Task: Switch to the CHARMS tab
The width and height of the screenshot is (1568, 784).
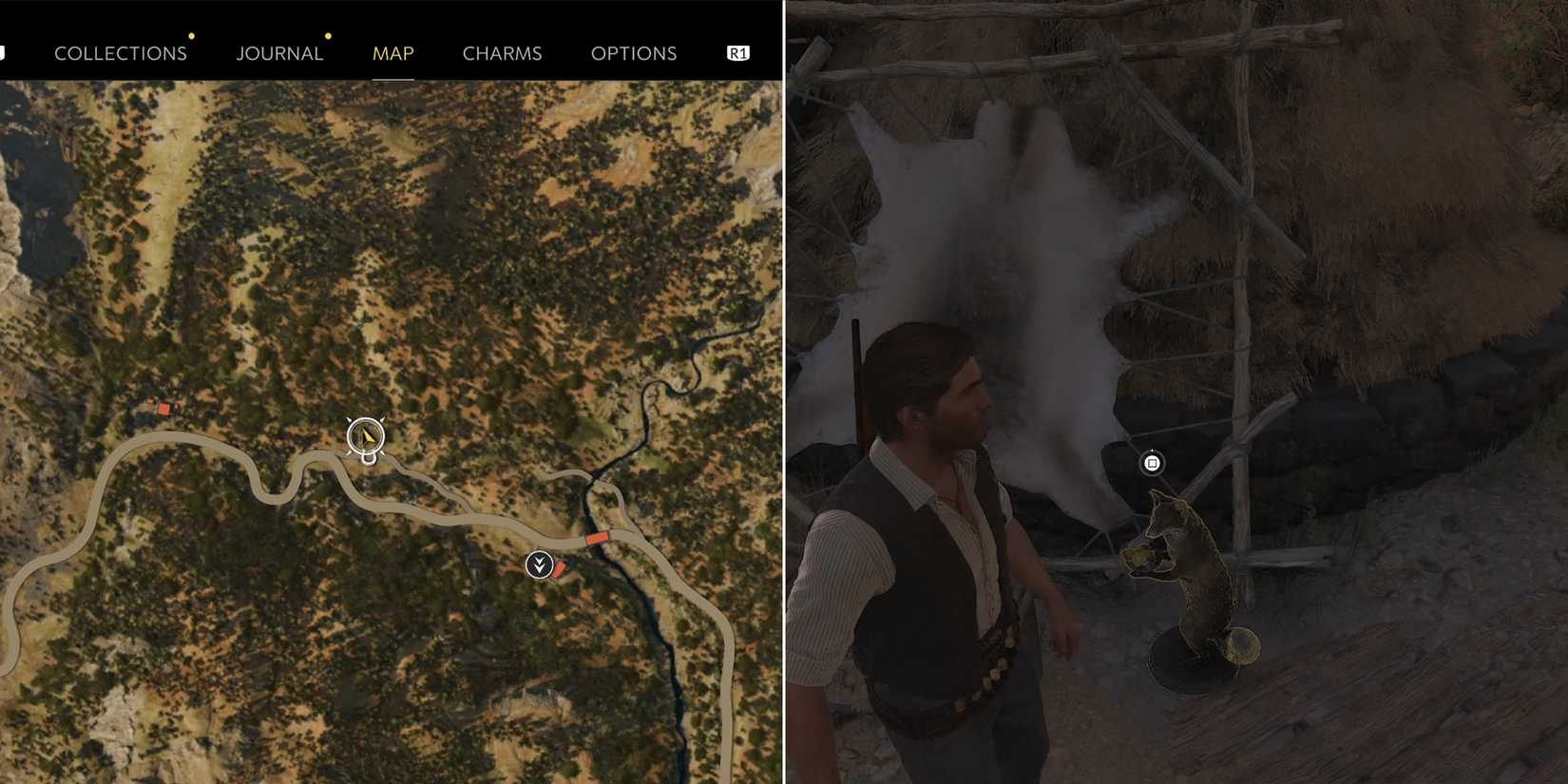Action: point(502,53)
